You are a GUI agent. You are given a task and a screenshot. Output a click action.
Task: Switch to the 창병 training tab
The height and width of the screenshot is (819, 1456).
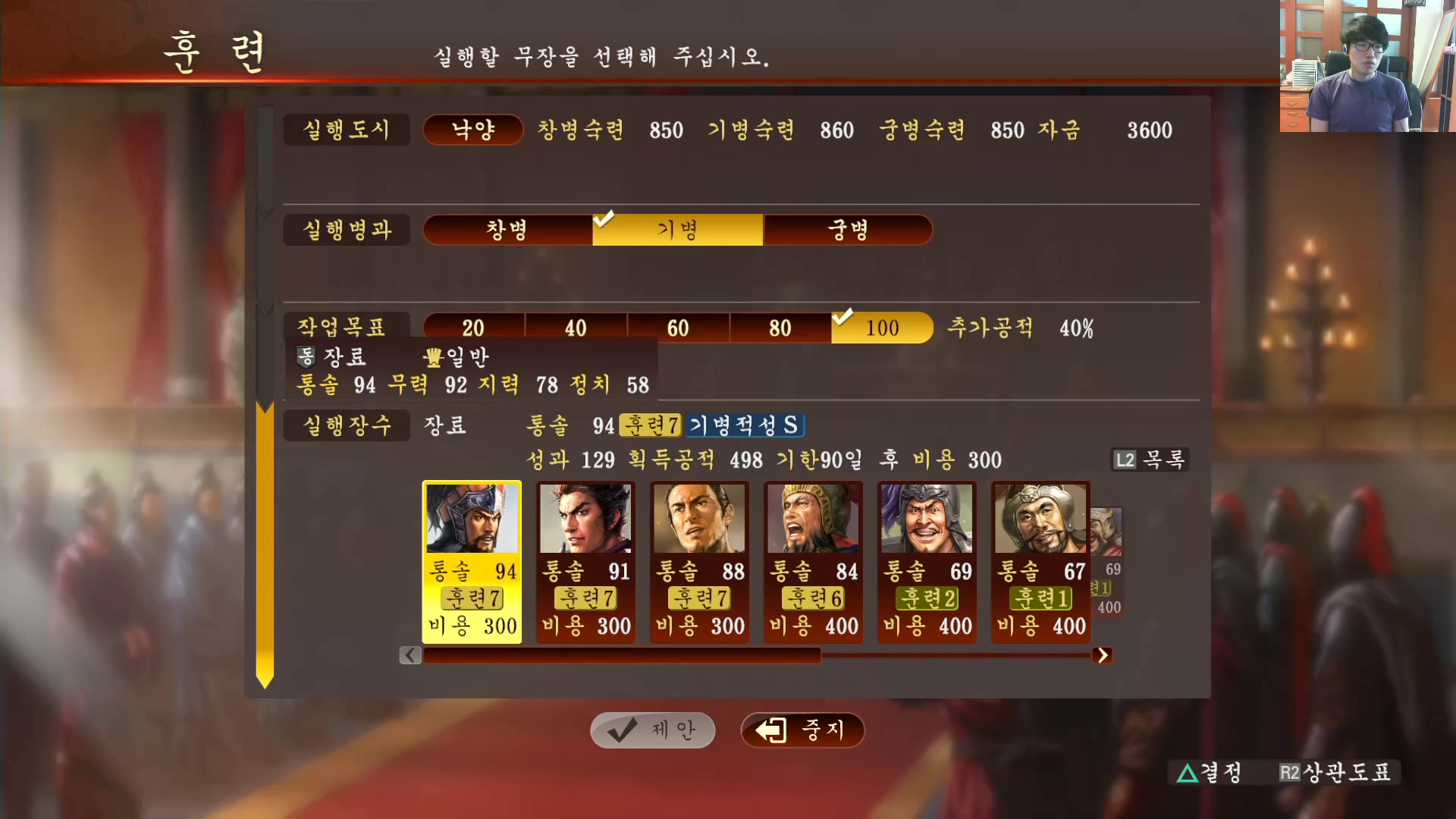point(507,230)
